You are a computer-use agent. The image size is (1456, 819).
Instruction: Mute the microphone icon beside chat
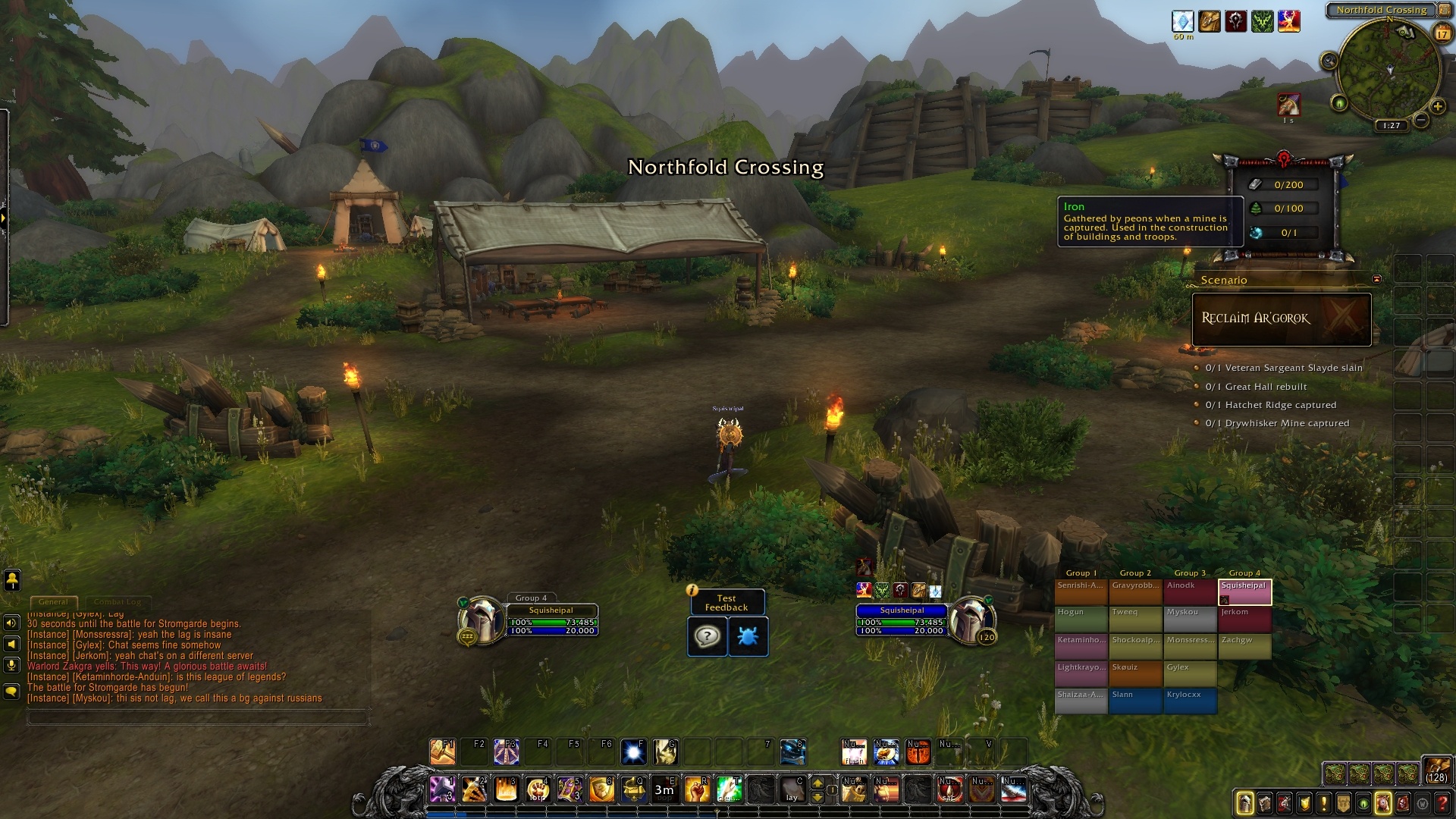point(11,666)
